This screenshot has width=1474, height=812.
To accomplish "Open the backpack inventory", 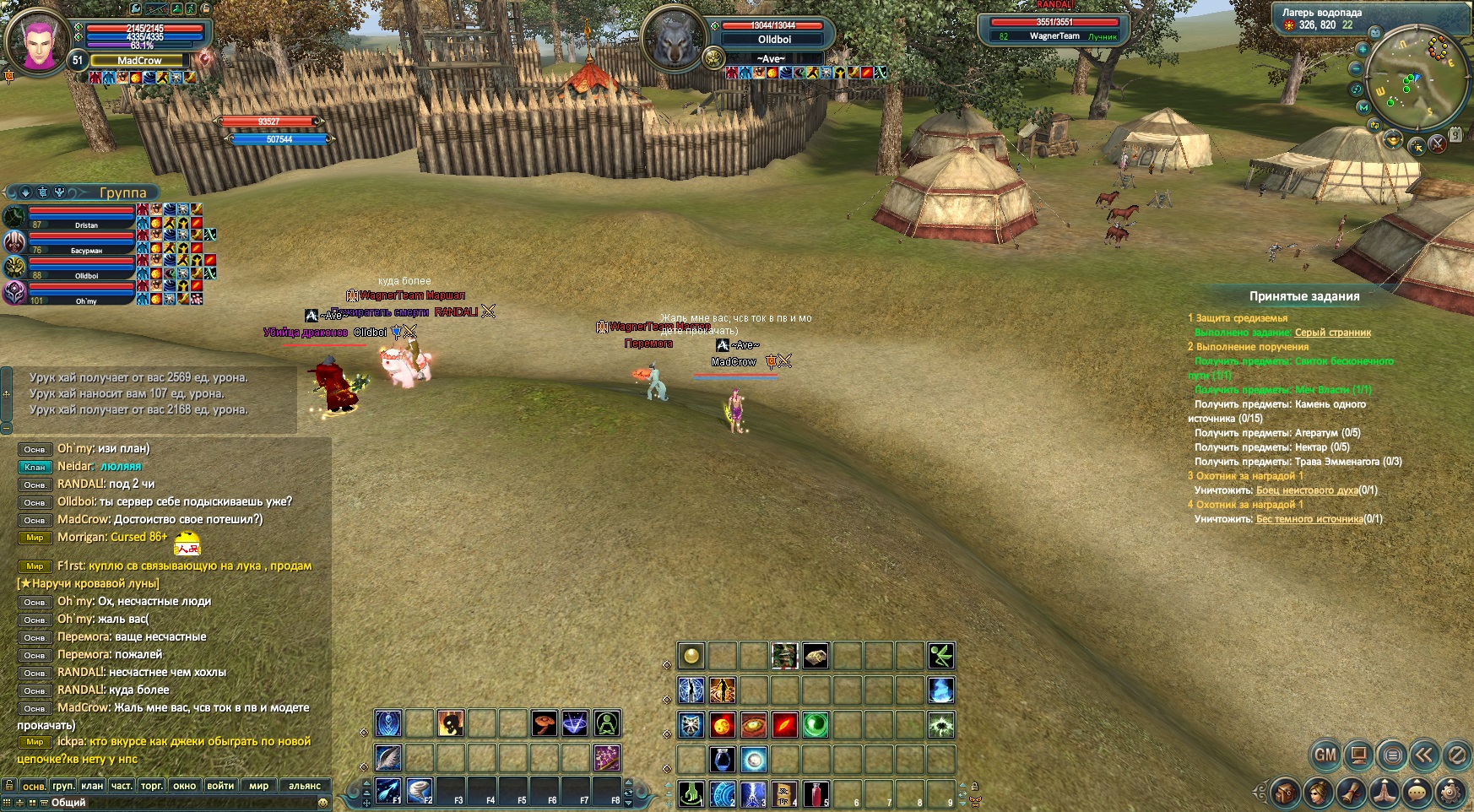I will pos(1286,793).
